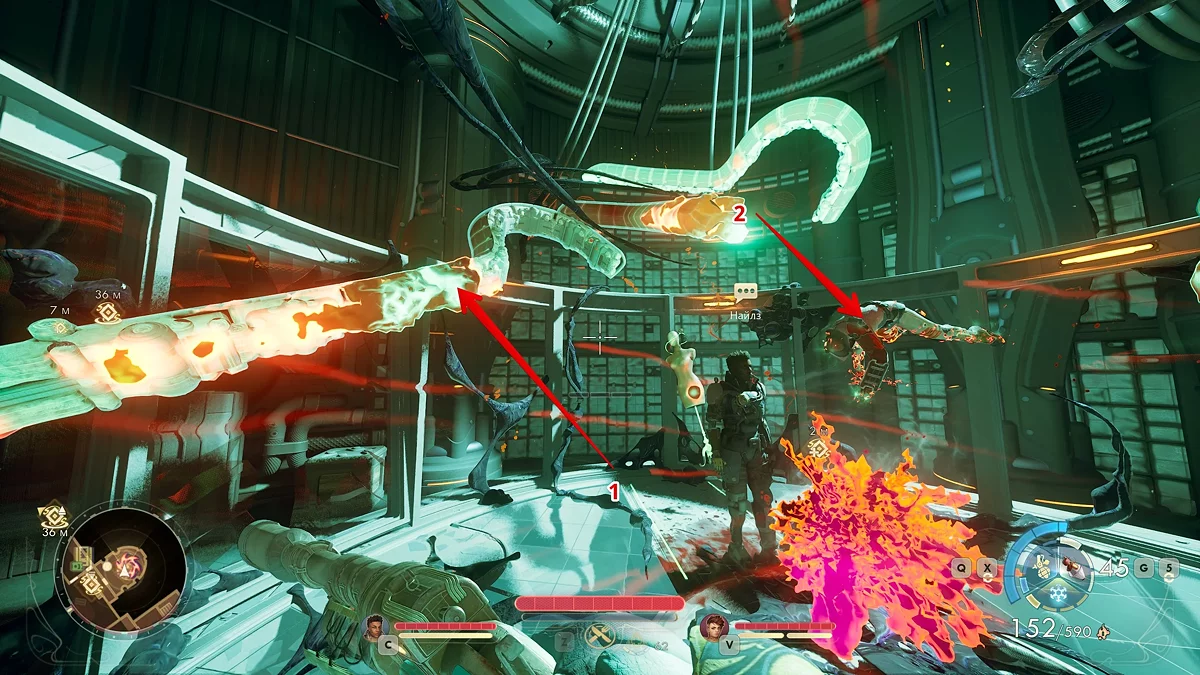Click the companion portrait above the C key
The height and width of the screenshot is (675, 1200).
click(376, 627)
